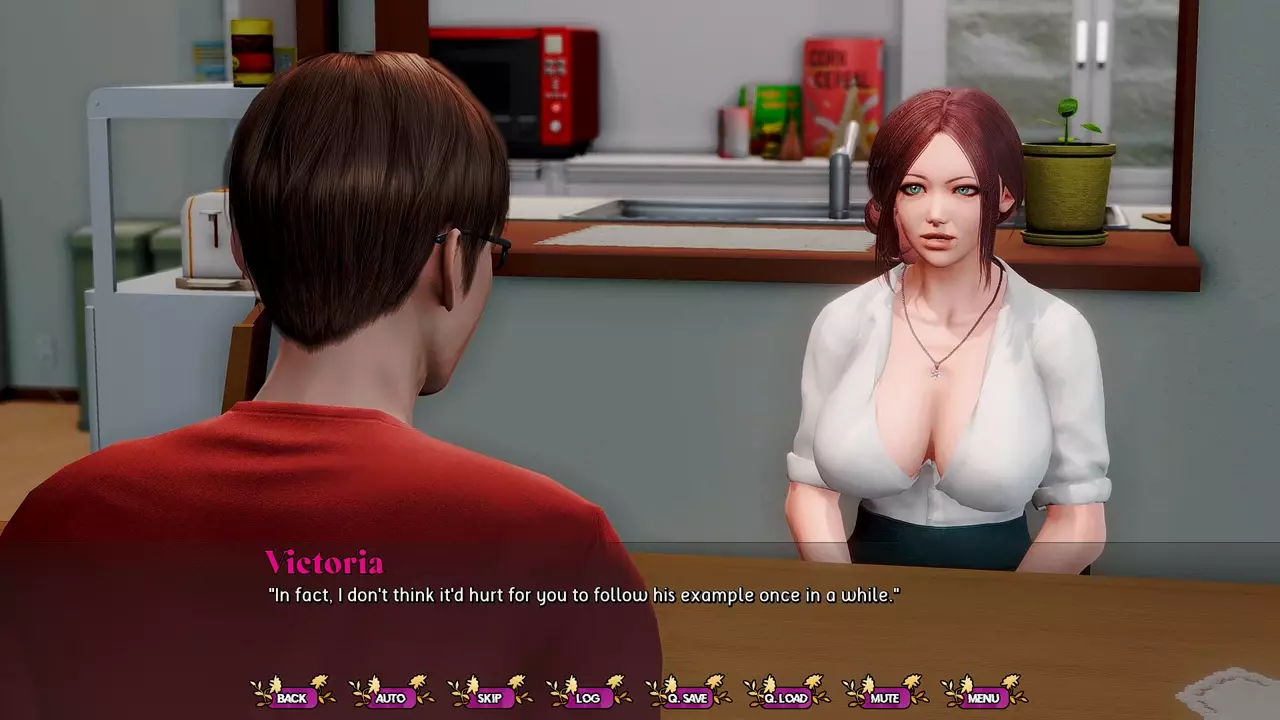Image resolution: width=1280 pixels, height=720 pixels.
Task: Open the dialogue Log
Action: click(x=588, y=697)
